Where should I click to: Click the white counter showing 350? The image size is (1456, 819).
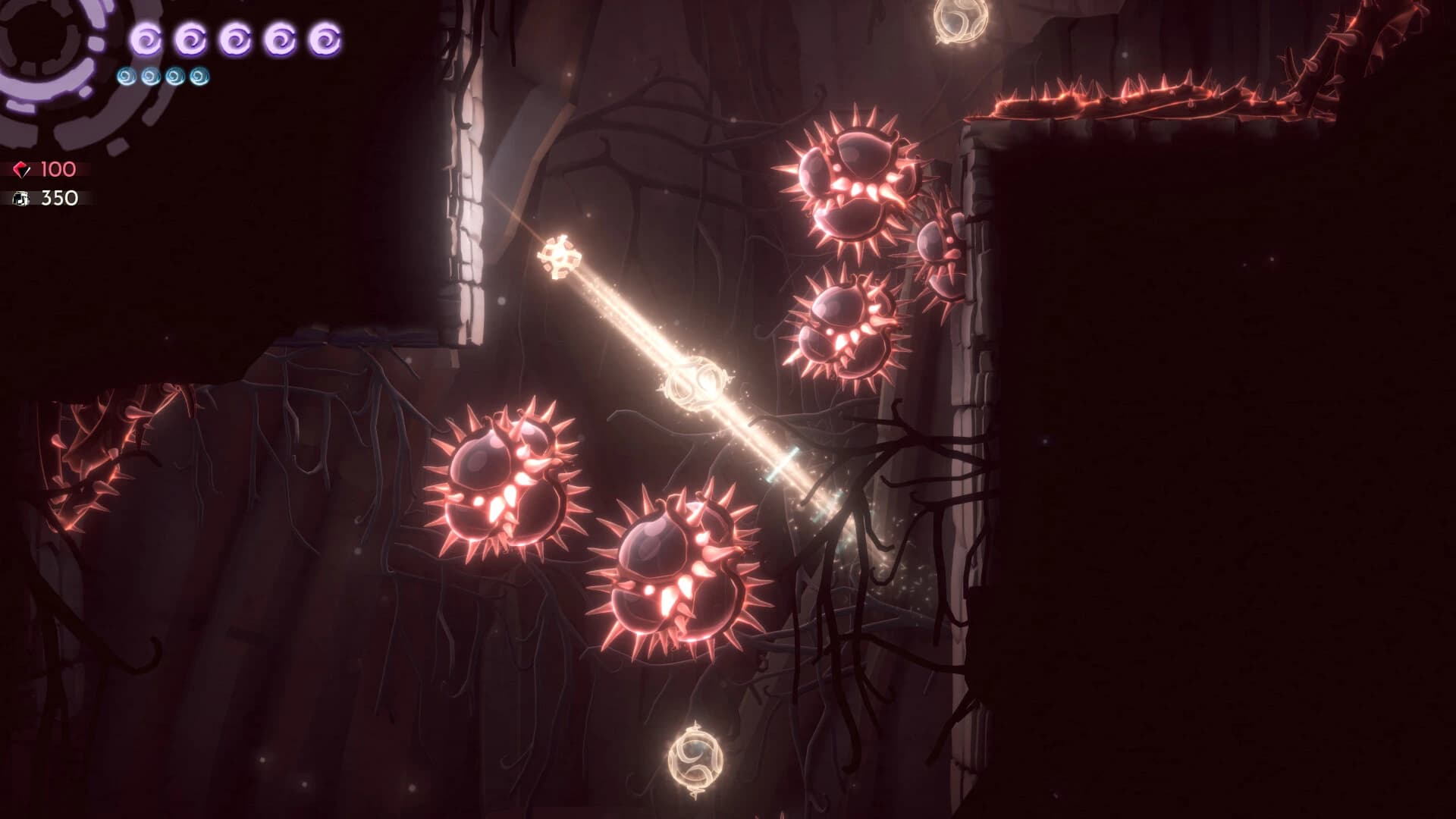(62, 199)
